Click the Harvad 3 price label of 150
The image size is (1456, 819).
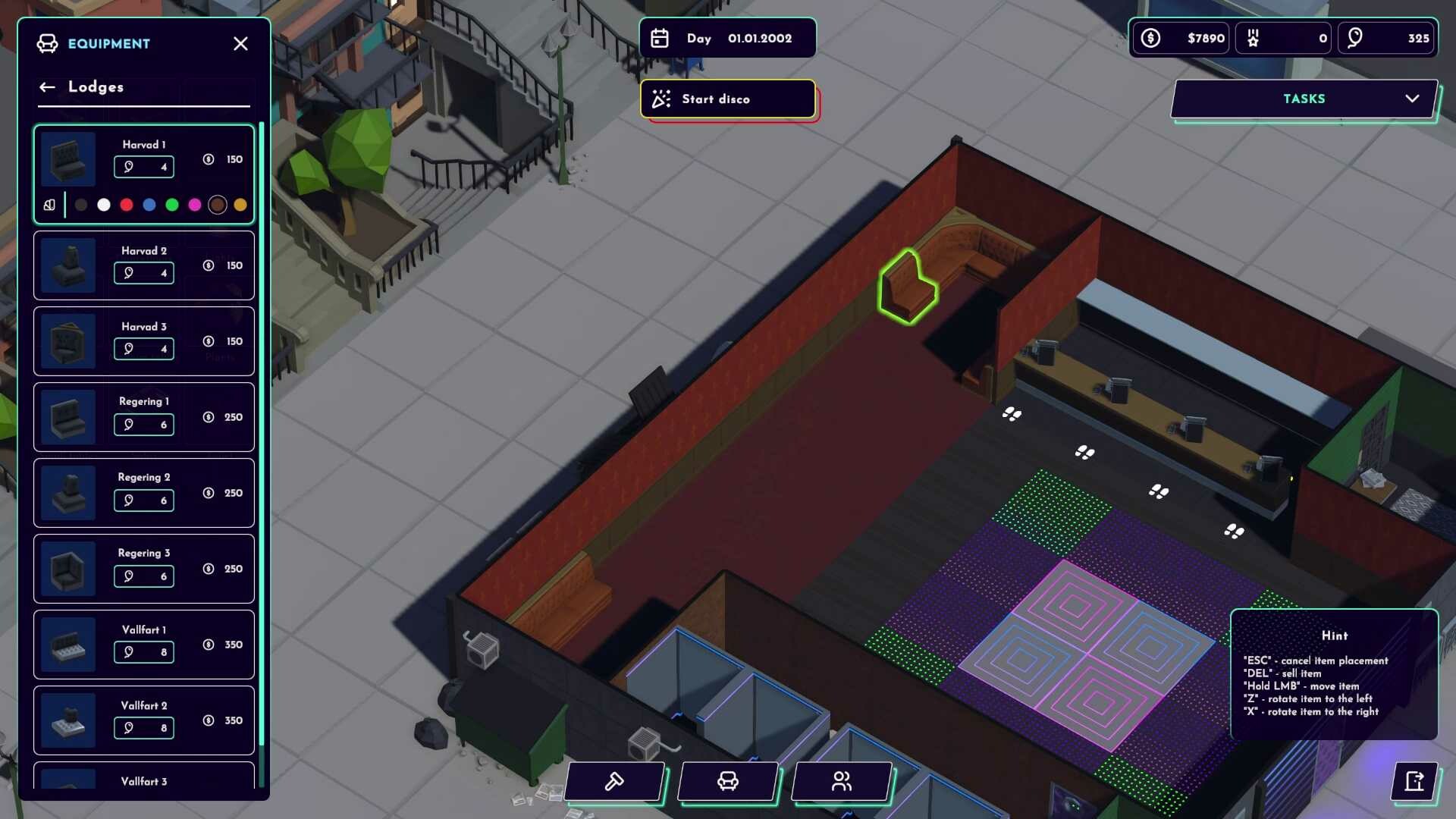pos(233,341)
